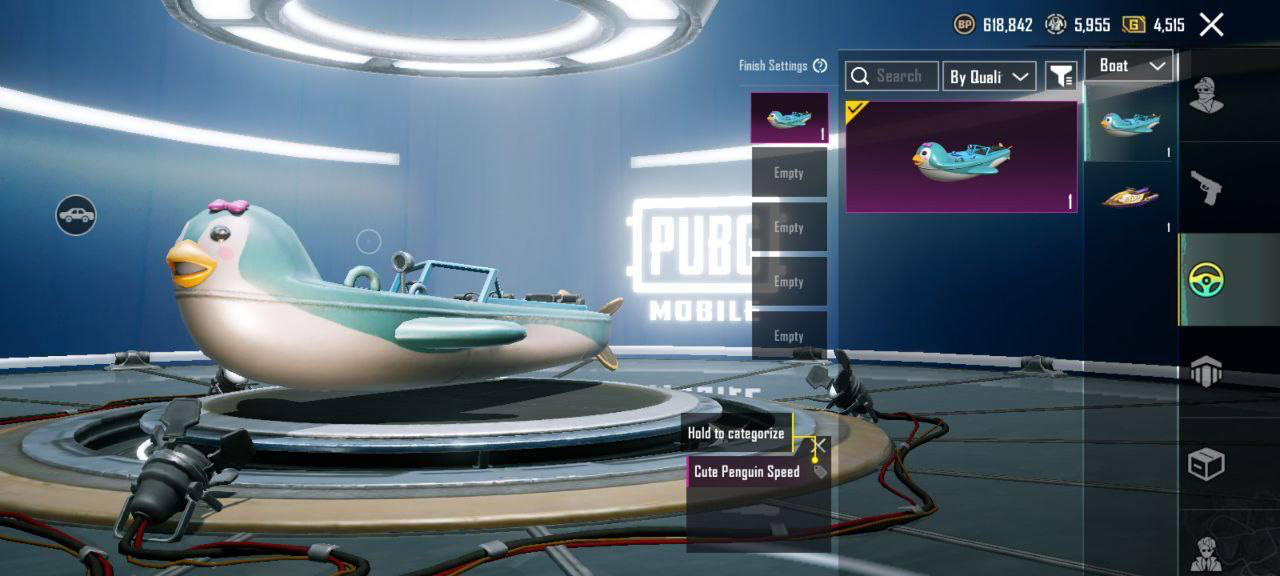
Task: Switch to the outfit character tab
Action: (1206, 96)
